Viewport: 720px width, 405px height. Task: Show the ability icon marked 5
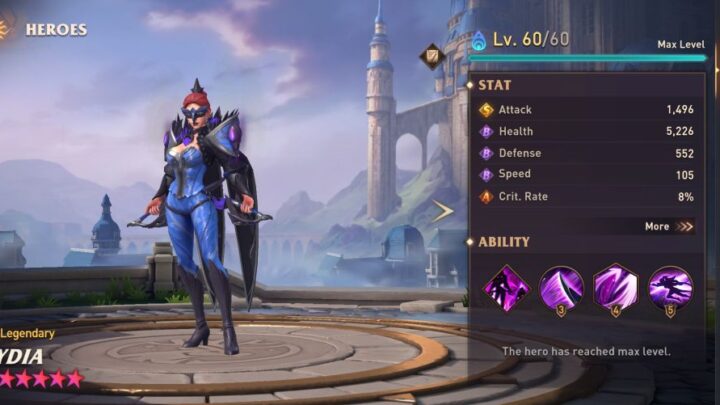[x=669, y=288]
